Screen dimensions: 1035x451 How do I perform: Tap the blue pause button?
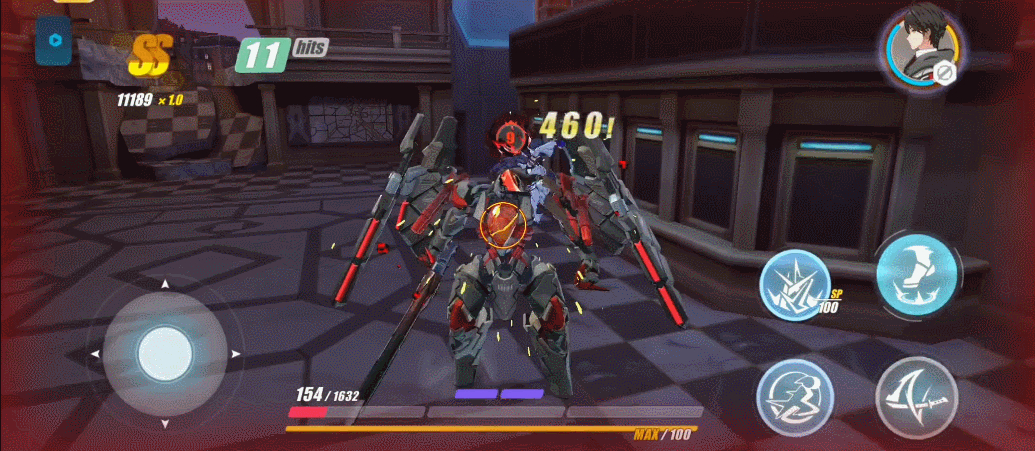pyautogui.click(x=53, y=45)
